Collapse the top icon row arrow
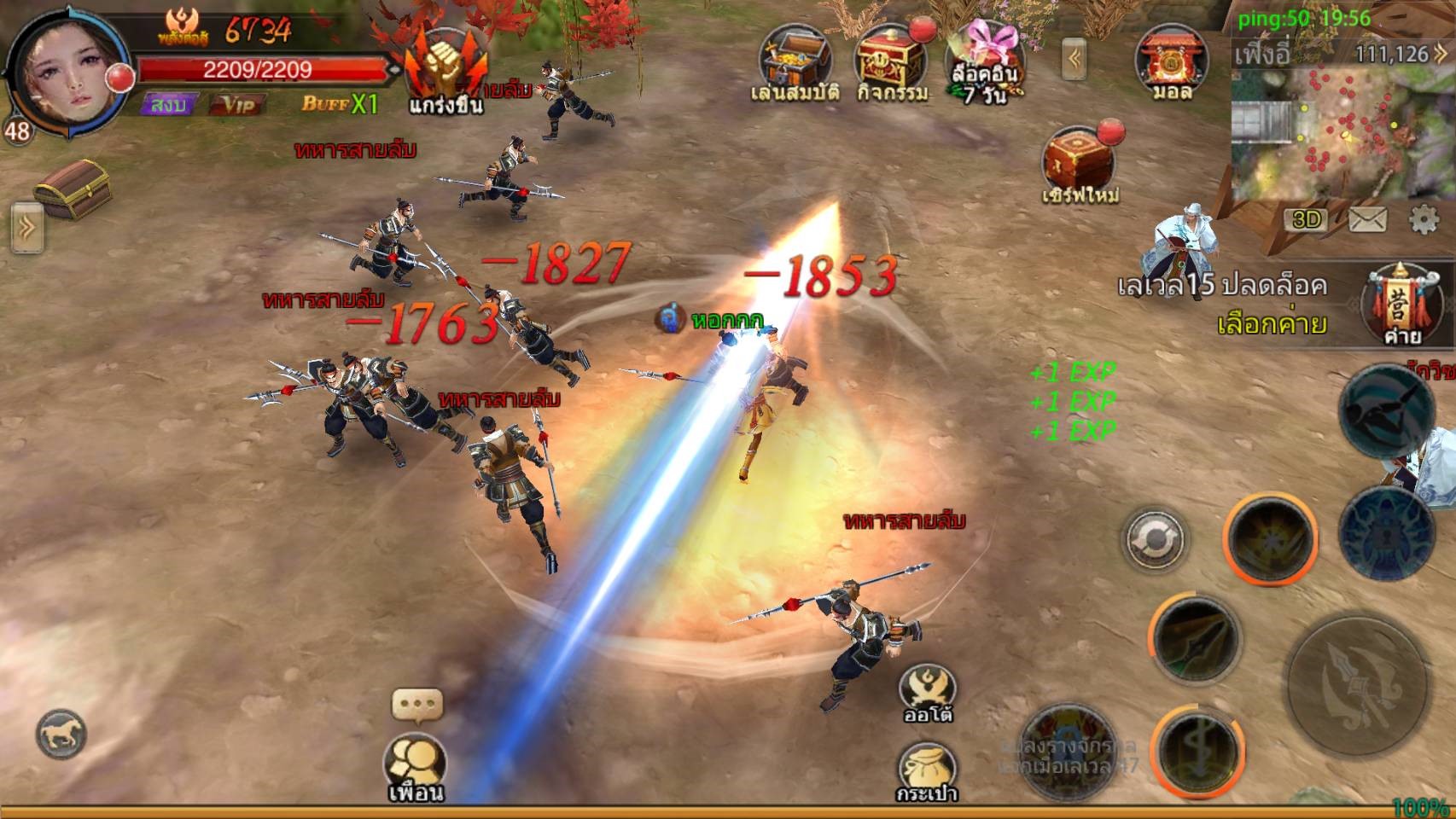 coord(1075,58)
